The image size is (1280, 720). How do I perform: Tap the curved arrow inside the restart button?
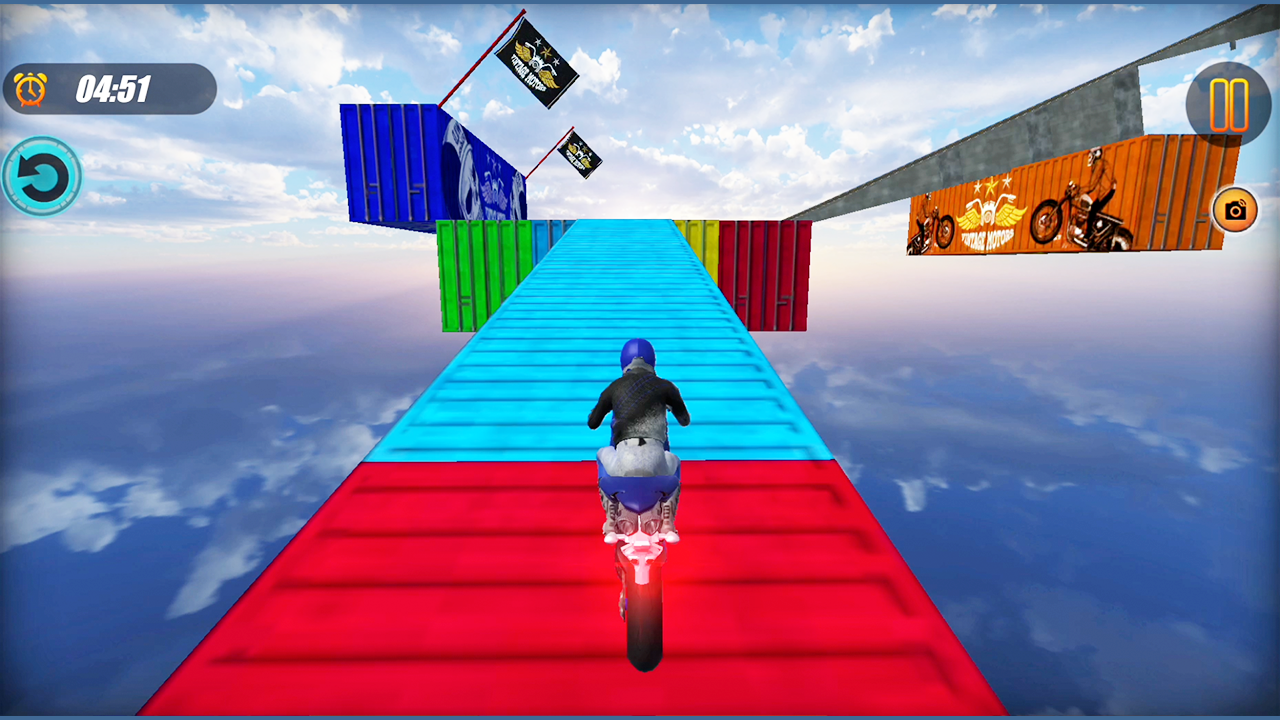coord(42,173)
